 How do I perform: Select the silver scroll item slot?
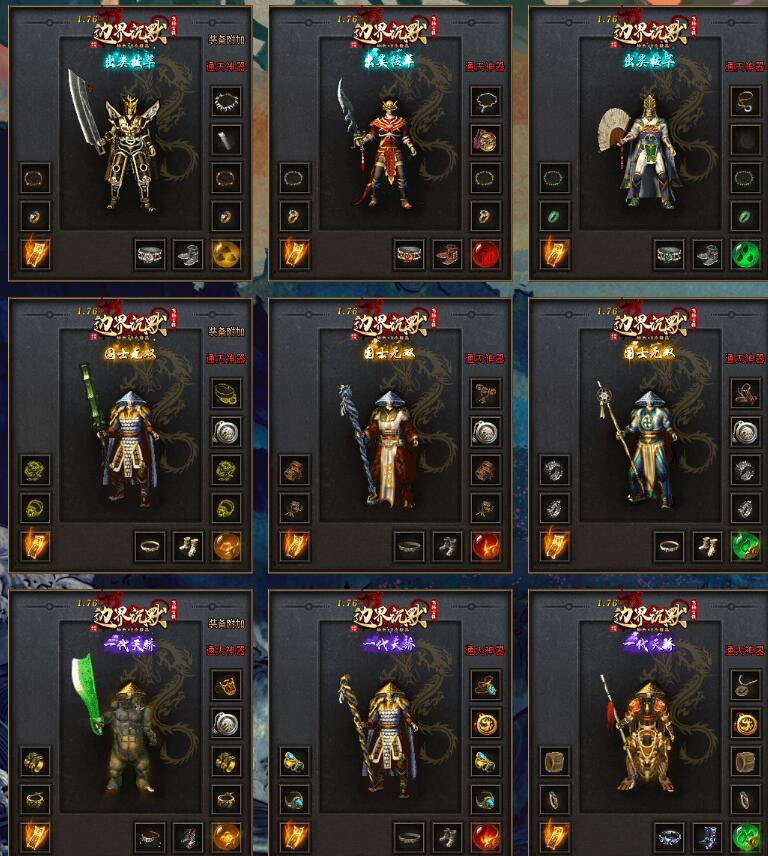226,139
